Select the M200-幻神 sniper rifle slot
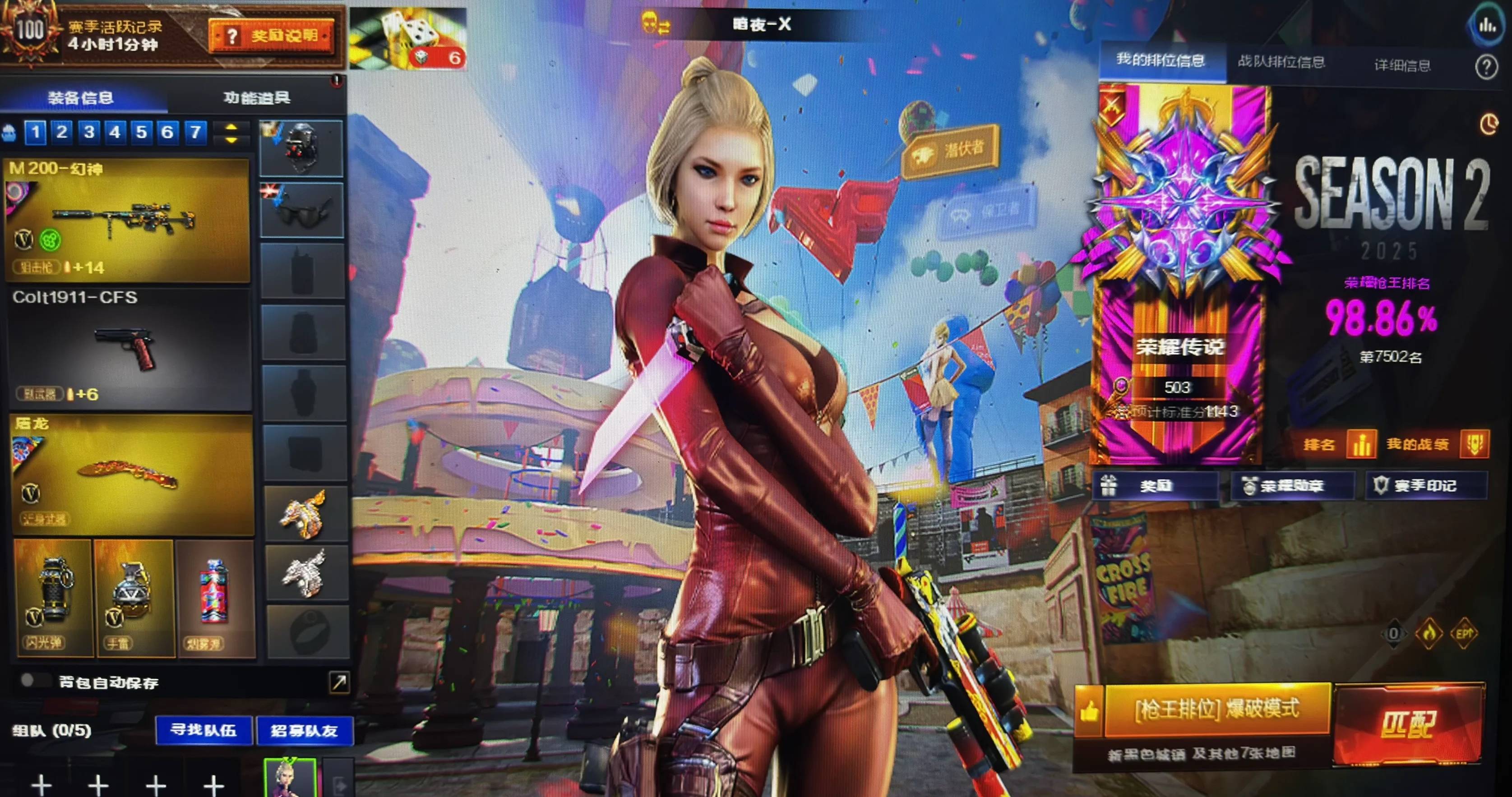 [128, 220]
